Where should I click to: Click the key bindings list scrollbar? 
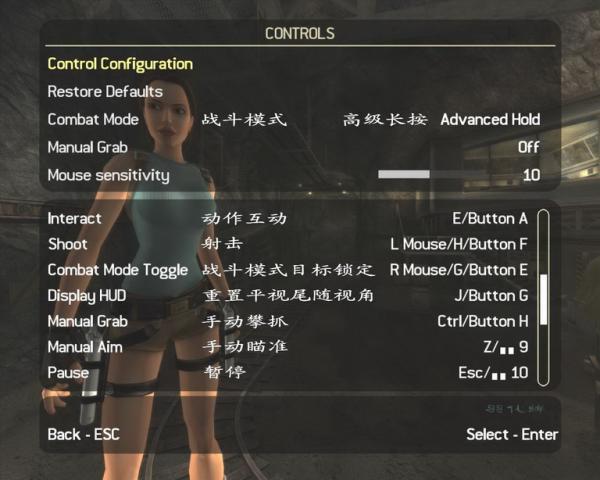pos(543,298)
